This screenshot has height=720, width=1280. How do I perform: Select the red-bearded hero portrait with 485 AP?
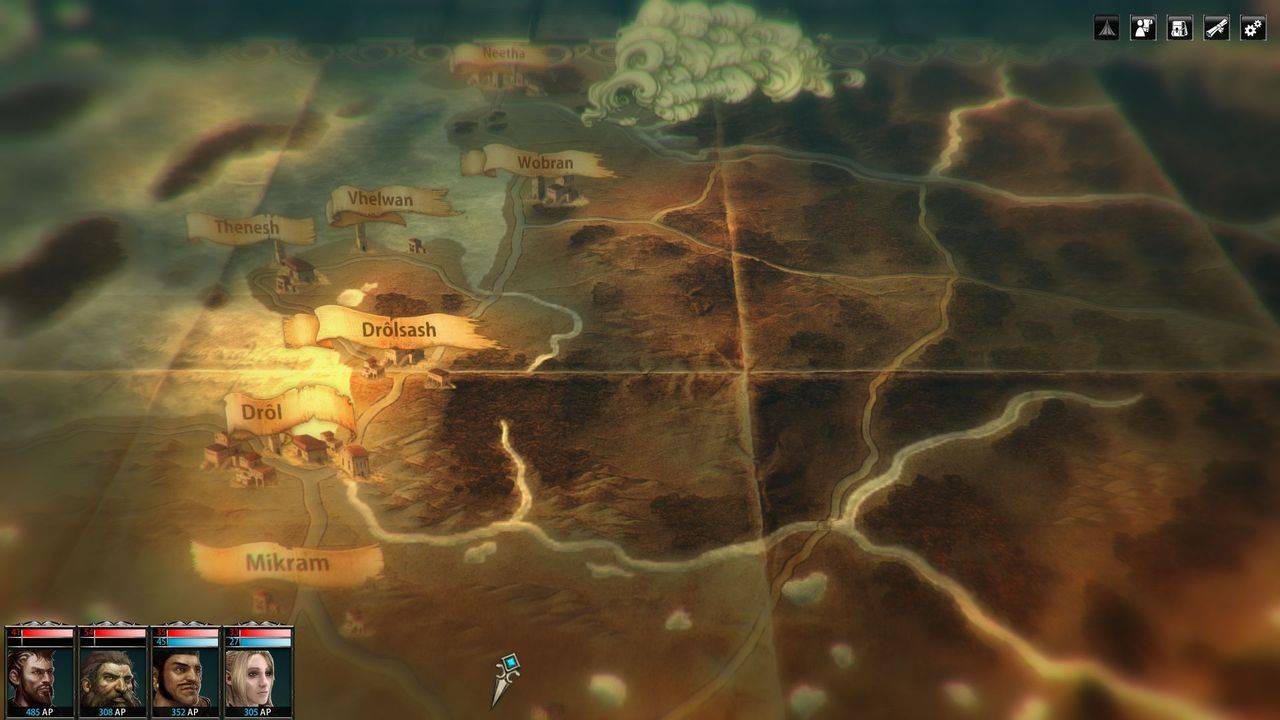point(40,676)
